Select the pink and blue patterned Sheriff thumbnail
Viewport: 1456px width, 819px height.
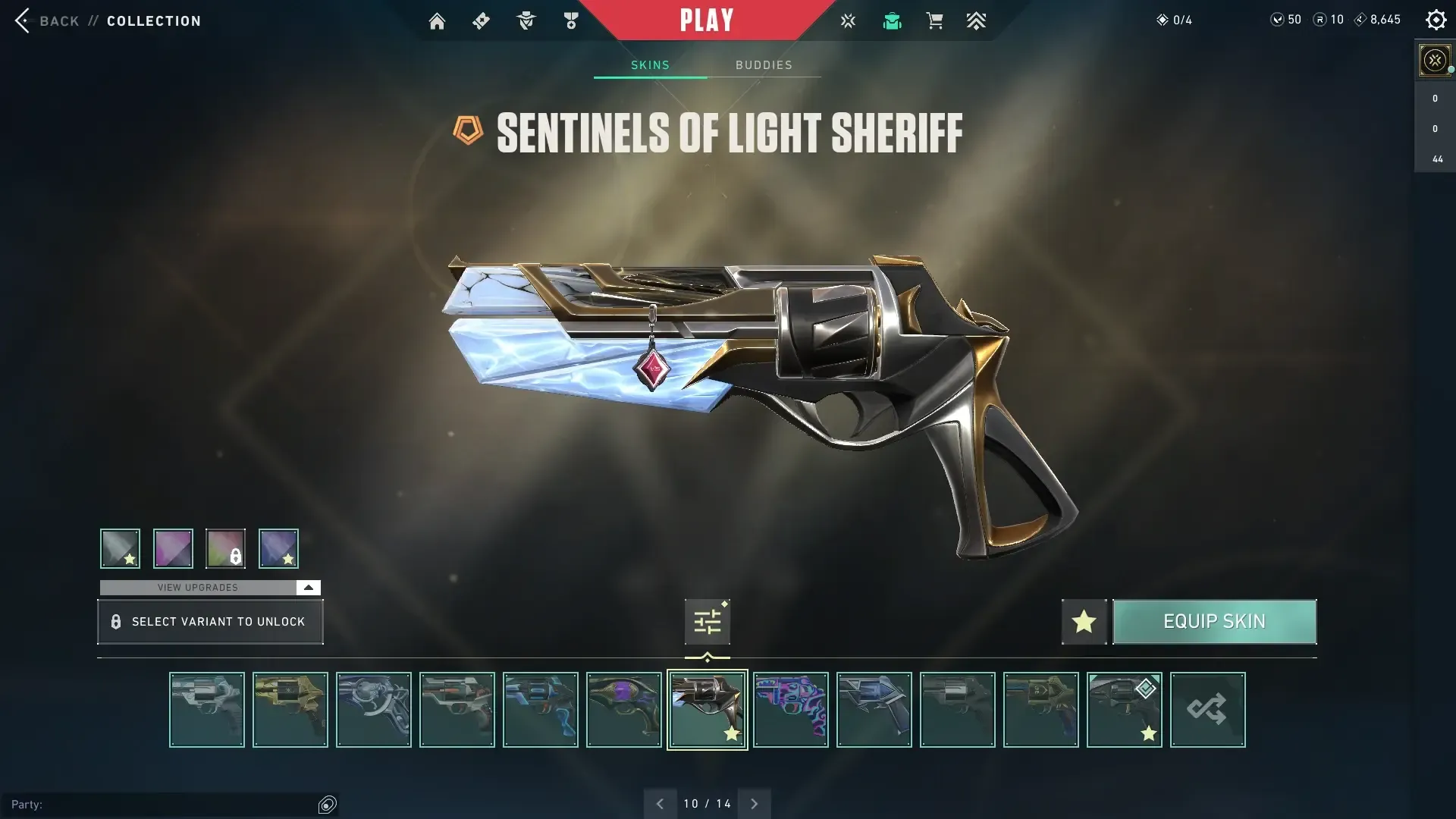pos(790,710)
